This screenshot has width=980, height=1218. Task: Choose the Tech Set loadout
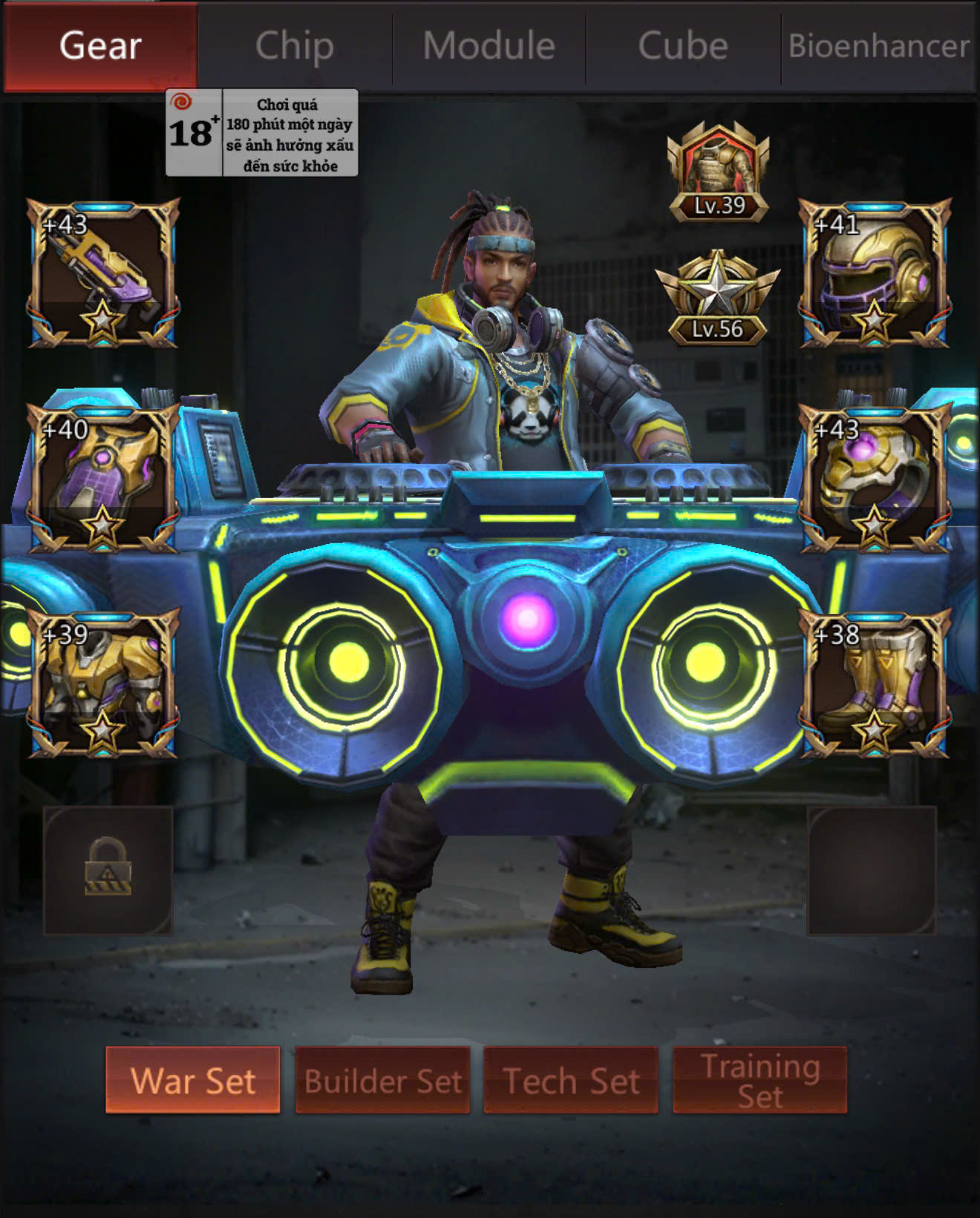click(x=571, y=1080)
